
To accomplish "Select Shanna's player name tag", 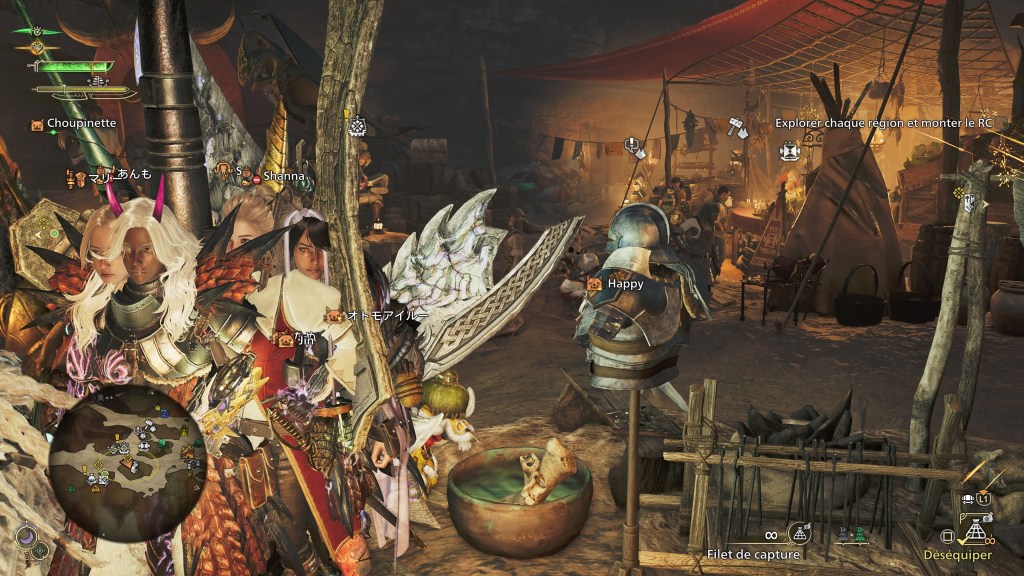I will point(283,176).
